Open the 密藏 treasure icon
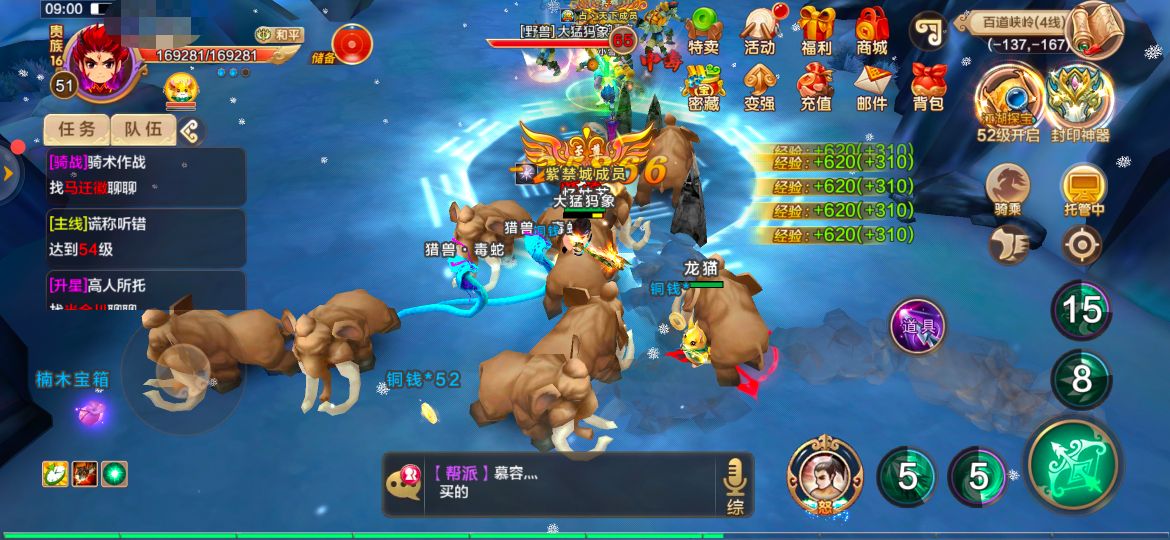 pos(704,85)
